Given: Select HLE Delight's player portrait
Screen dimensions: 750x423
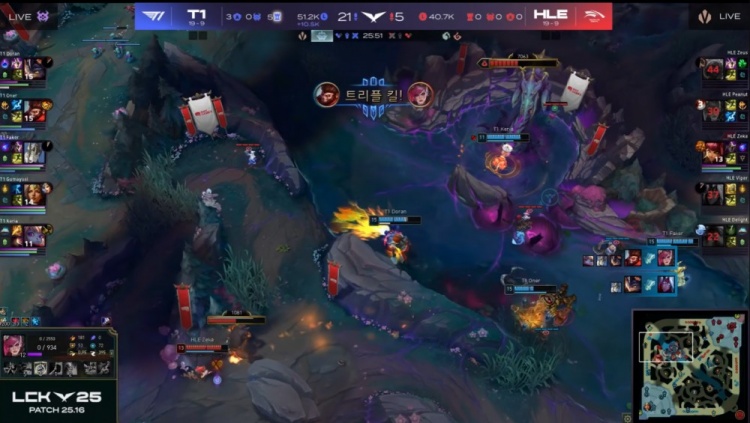Looking at the screenshot, I should point(713,236).
